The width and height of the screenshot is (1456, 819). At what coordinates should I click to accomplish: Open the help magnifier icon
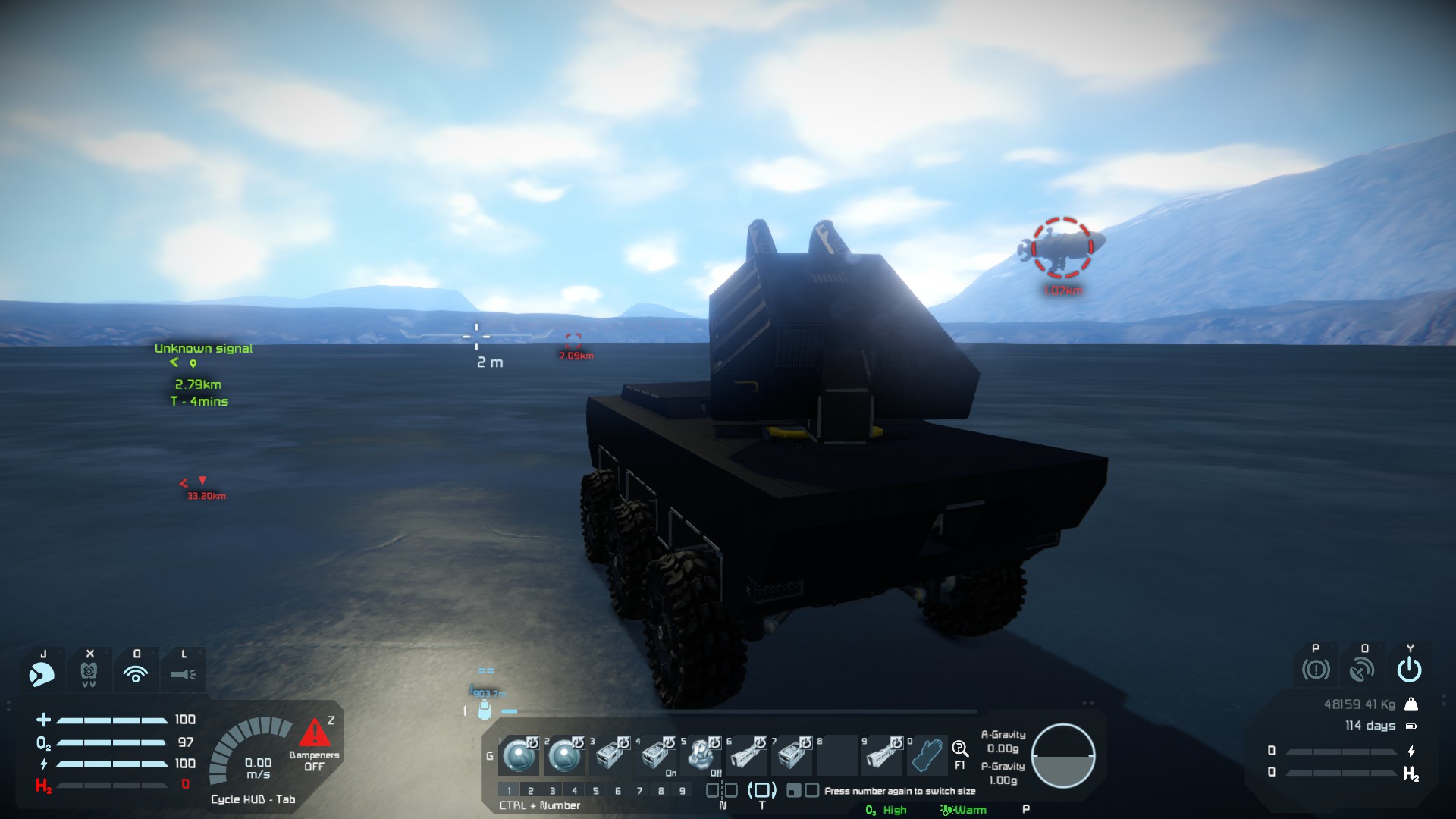pos(959,749)
